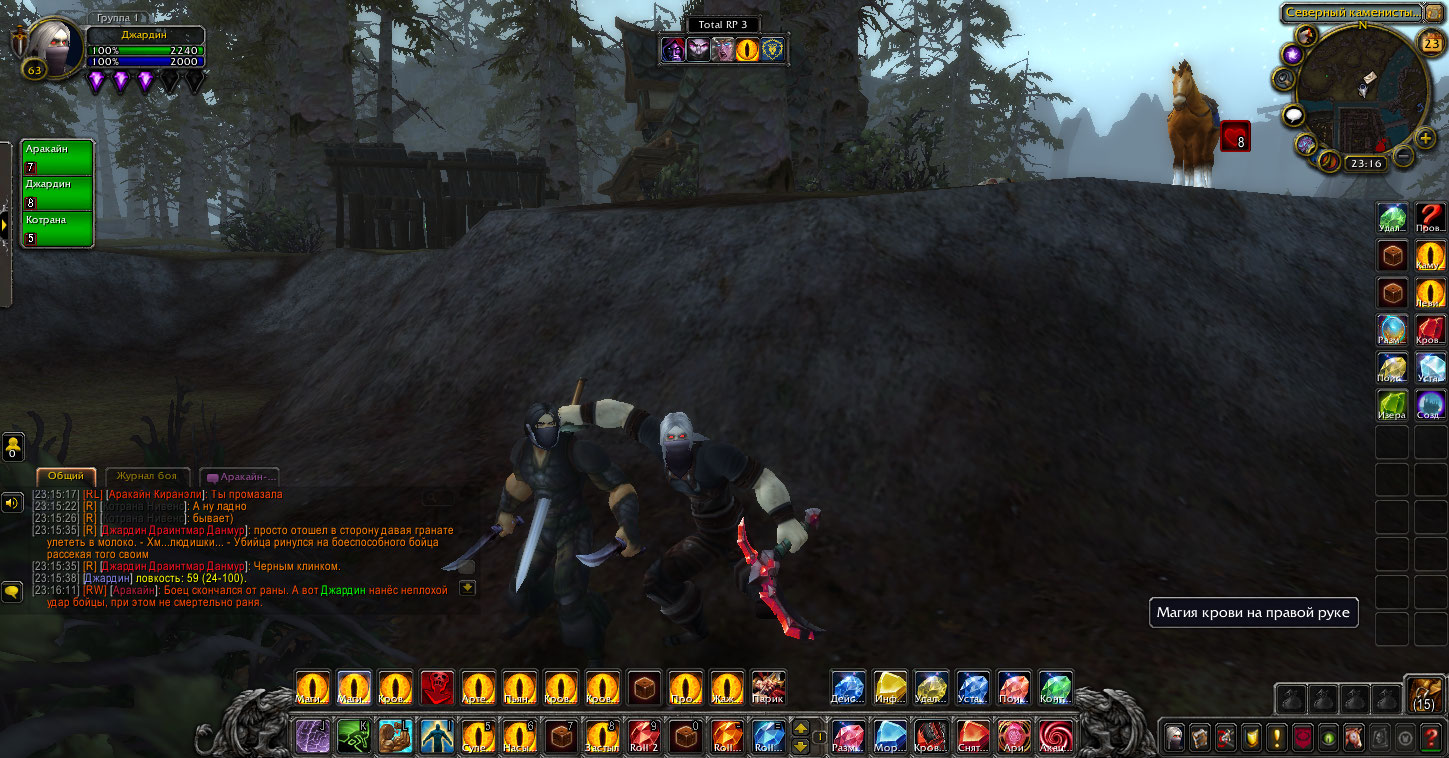This screenshot has width=1449, height=758.
Task: Switch to the Общий chat tab
Action: click(x=66, y=477)
